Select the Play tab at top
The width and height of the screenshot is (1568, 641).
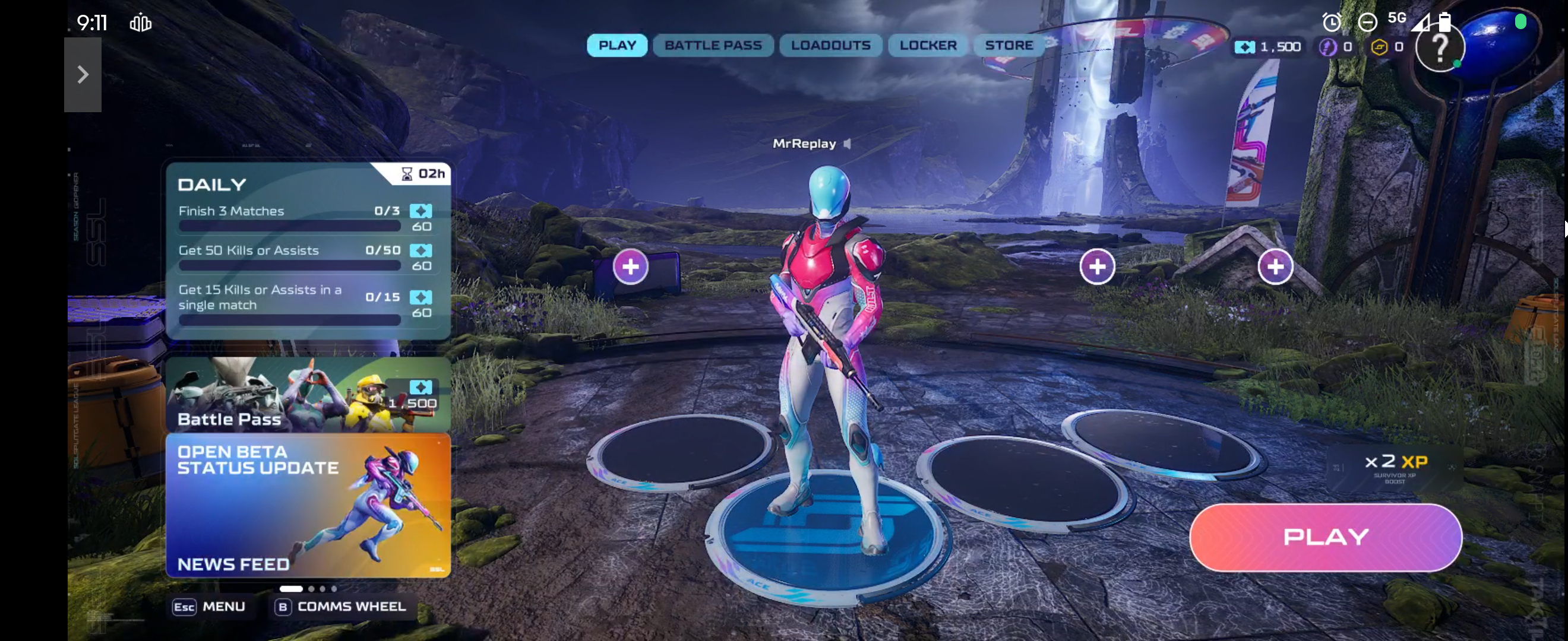coord(617,46)
